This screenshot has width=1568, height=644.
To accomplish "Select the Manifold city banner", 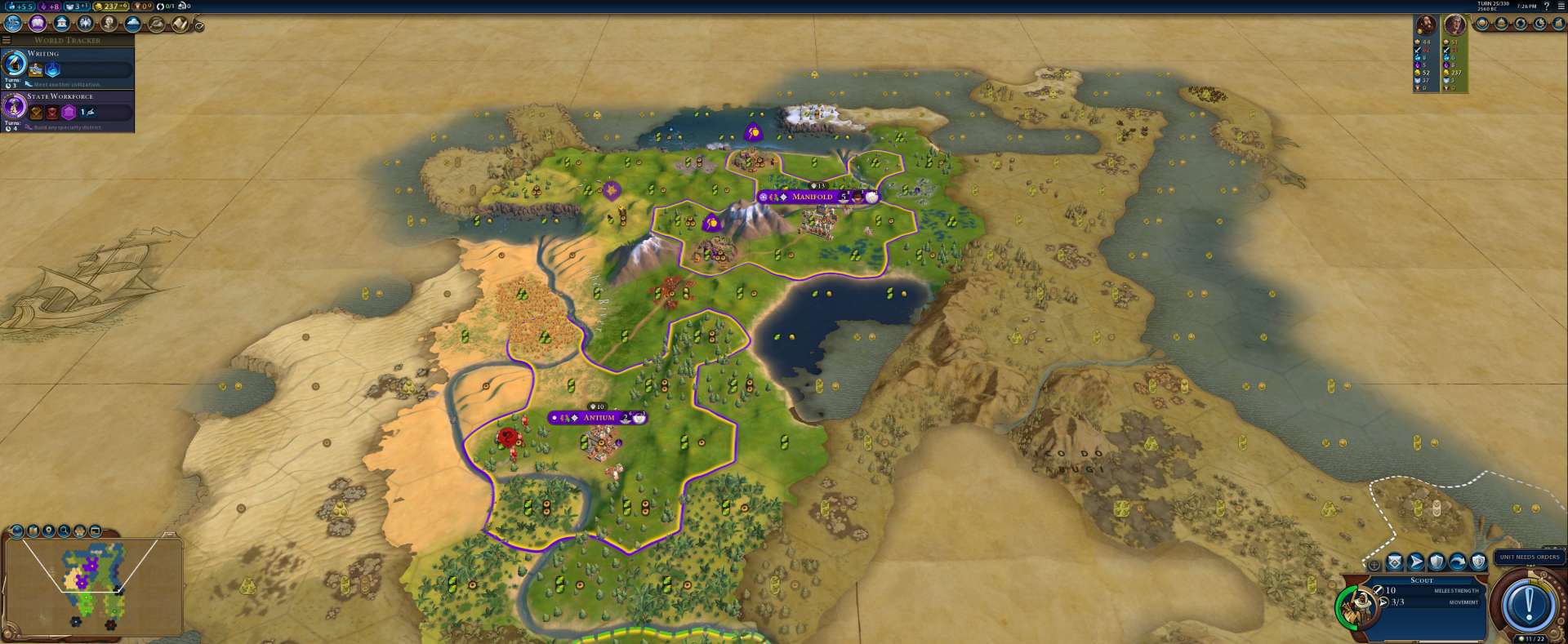I will pos(812,197).
